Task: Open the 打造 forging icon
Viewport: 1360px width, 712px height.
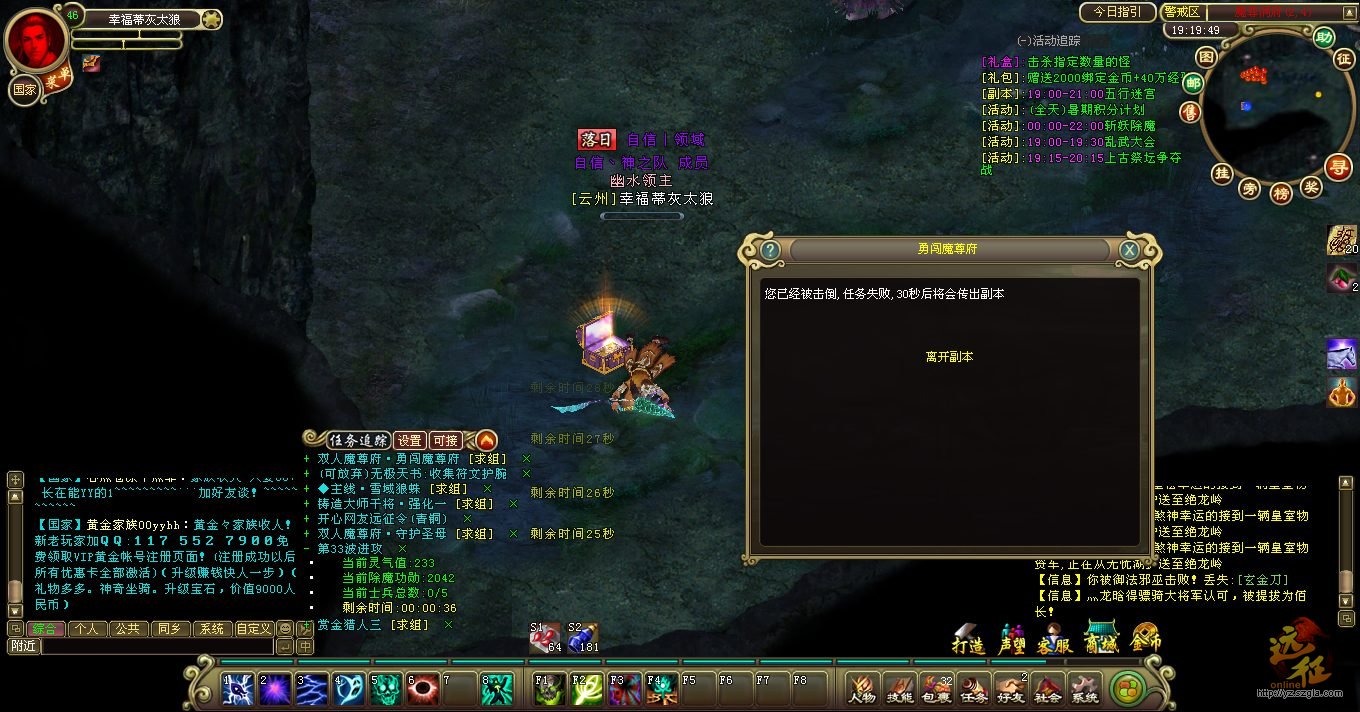Action: (x=968, y=640)
